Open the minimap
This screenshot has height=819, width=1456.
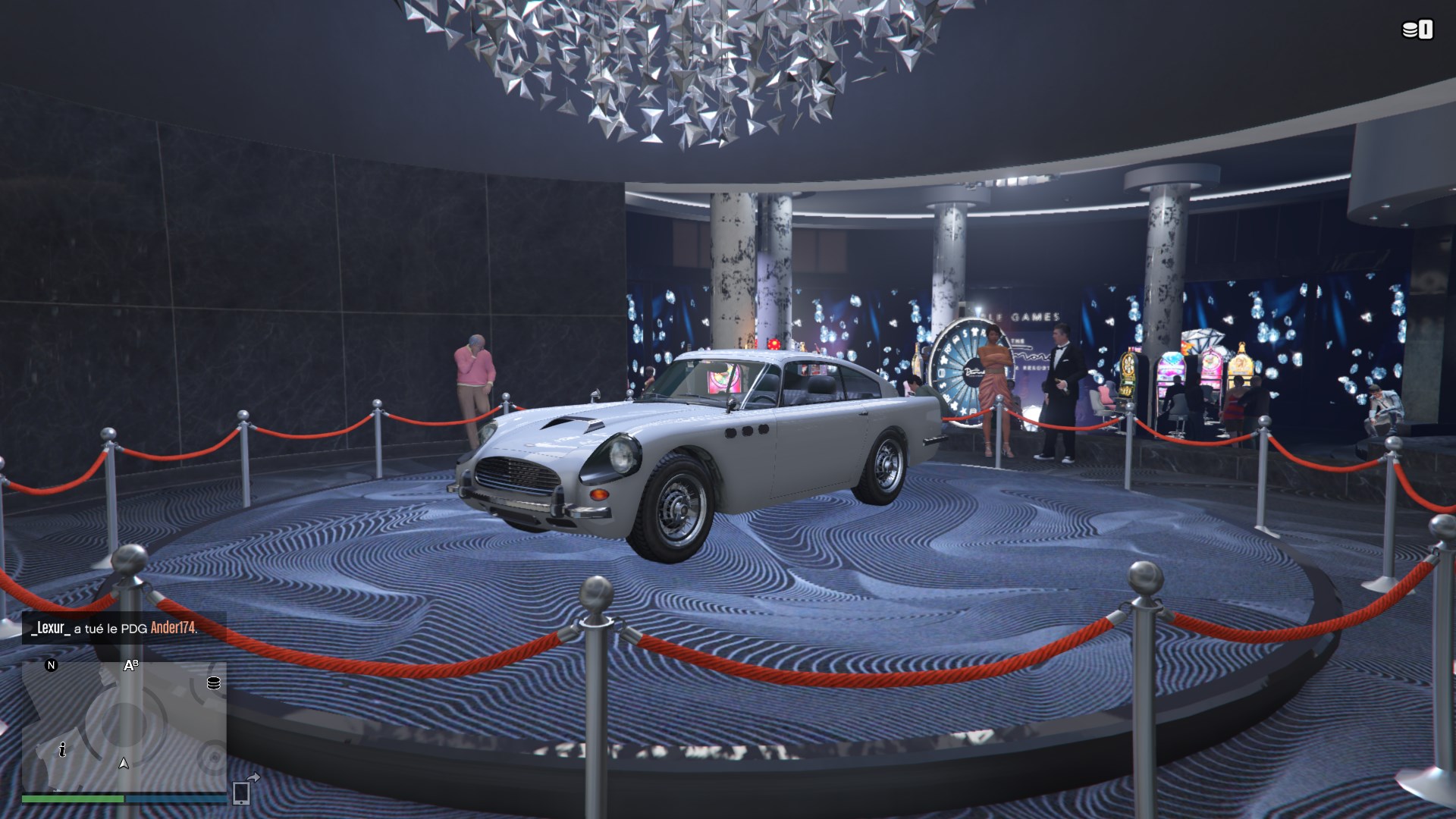pos(124,724)
